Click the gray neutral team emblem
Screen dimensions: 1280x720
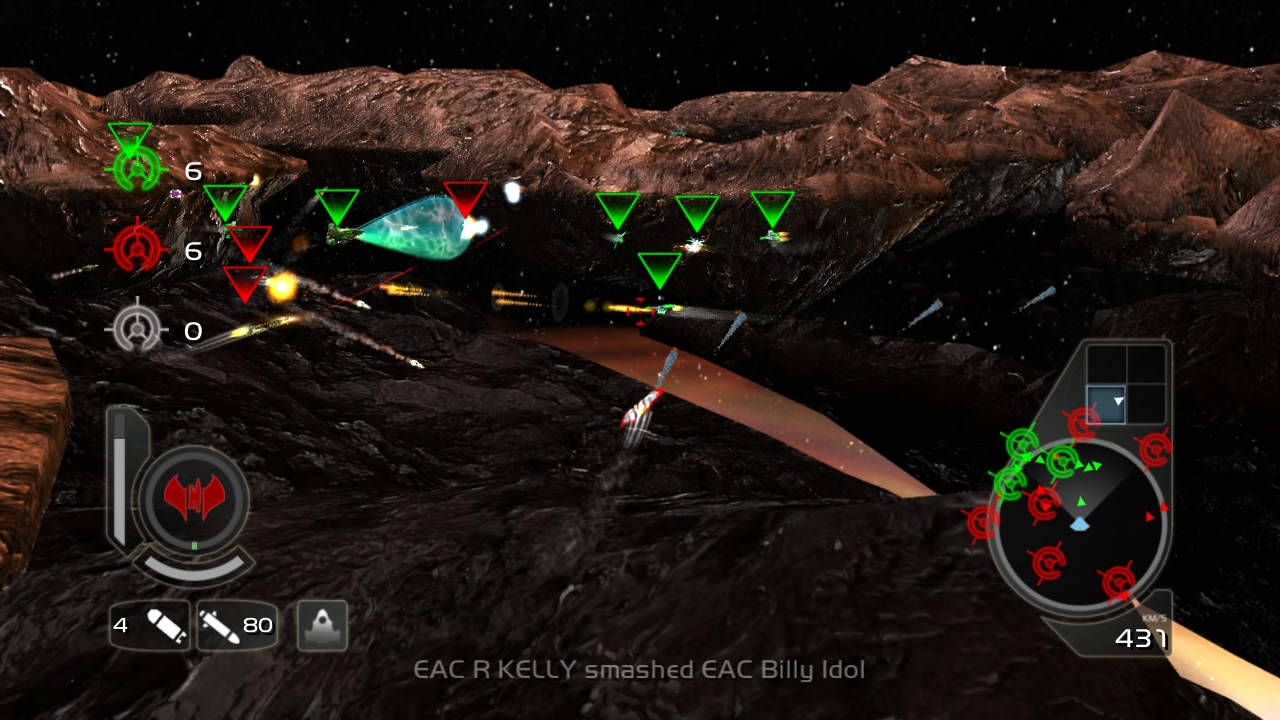[x=136, y=328]
